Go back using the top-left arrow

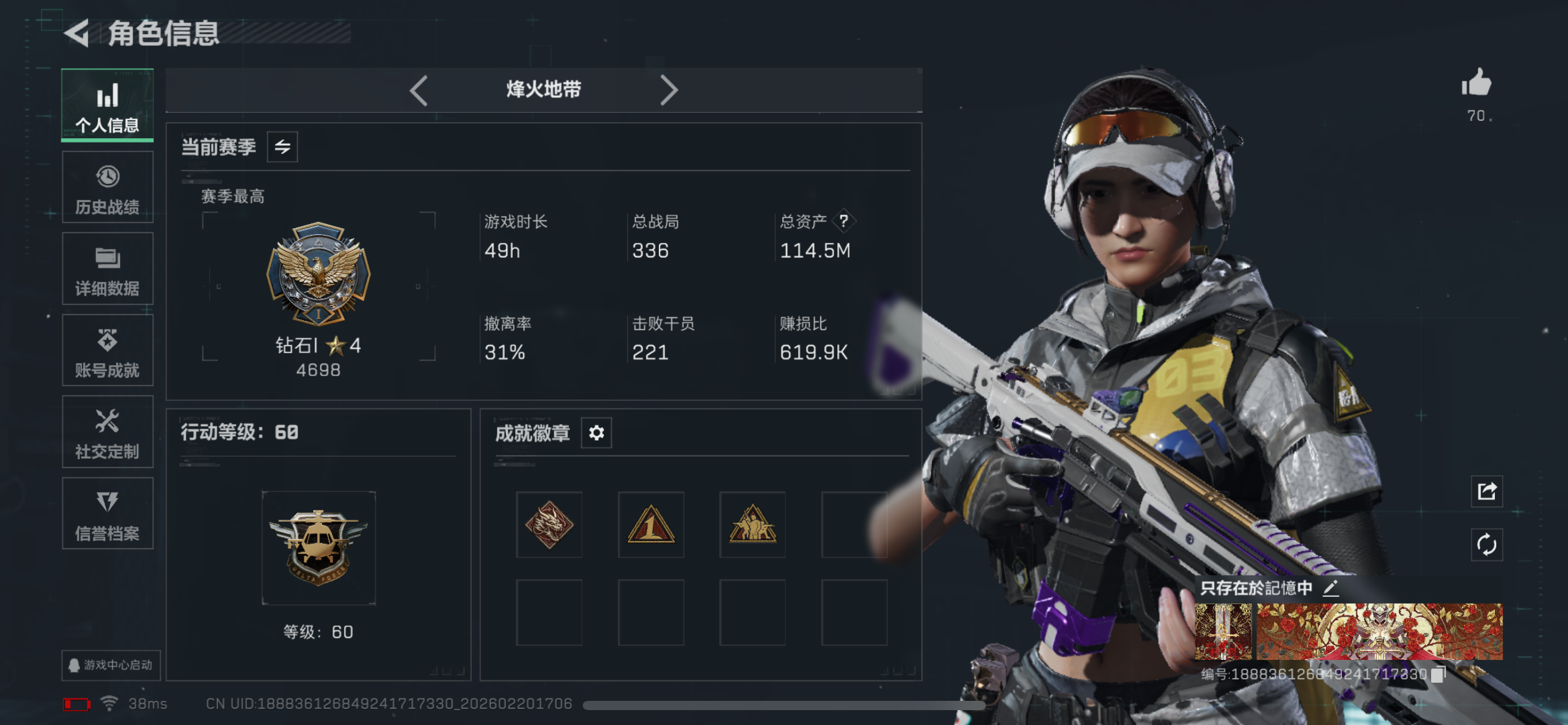pos(77,35)
